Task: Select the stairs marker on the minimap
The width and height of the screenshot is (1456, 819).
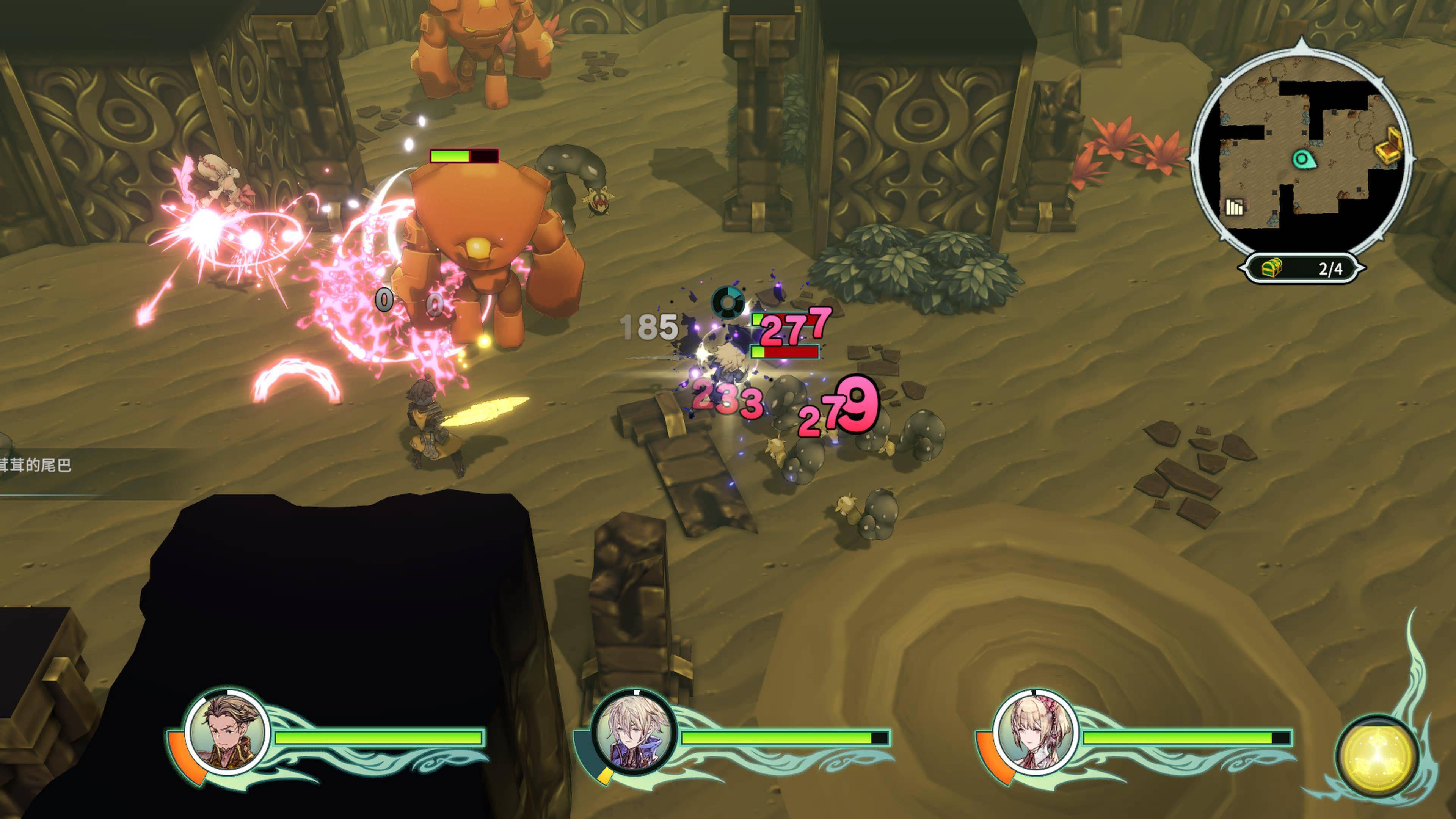Action: coord(1235,207)
